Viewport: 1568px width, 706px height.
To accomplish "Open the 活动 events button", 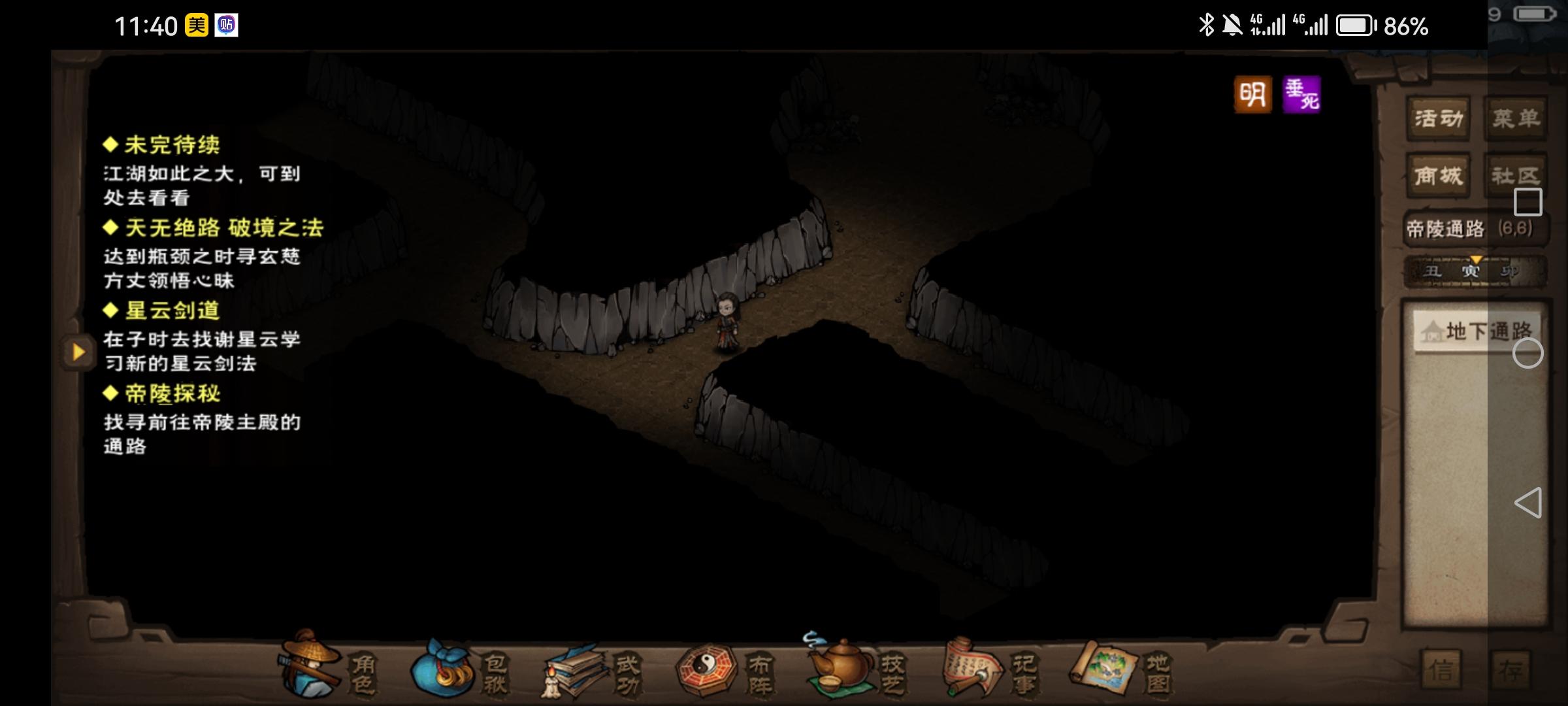I will pos(1438,119).
